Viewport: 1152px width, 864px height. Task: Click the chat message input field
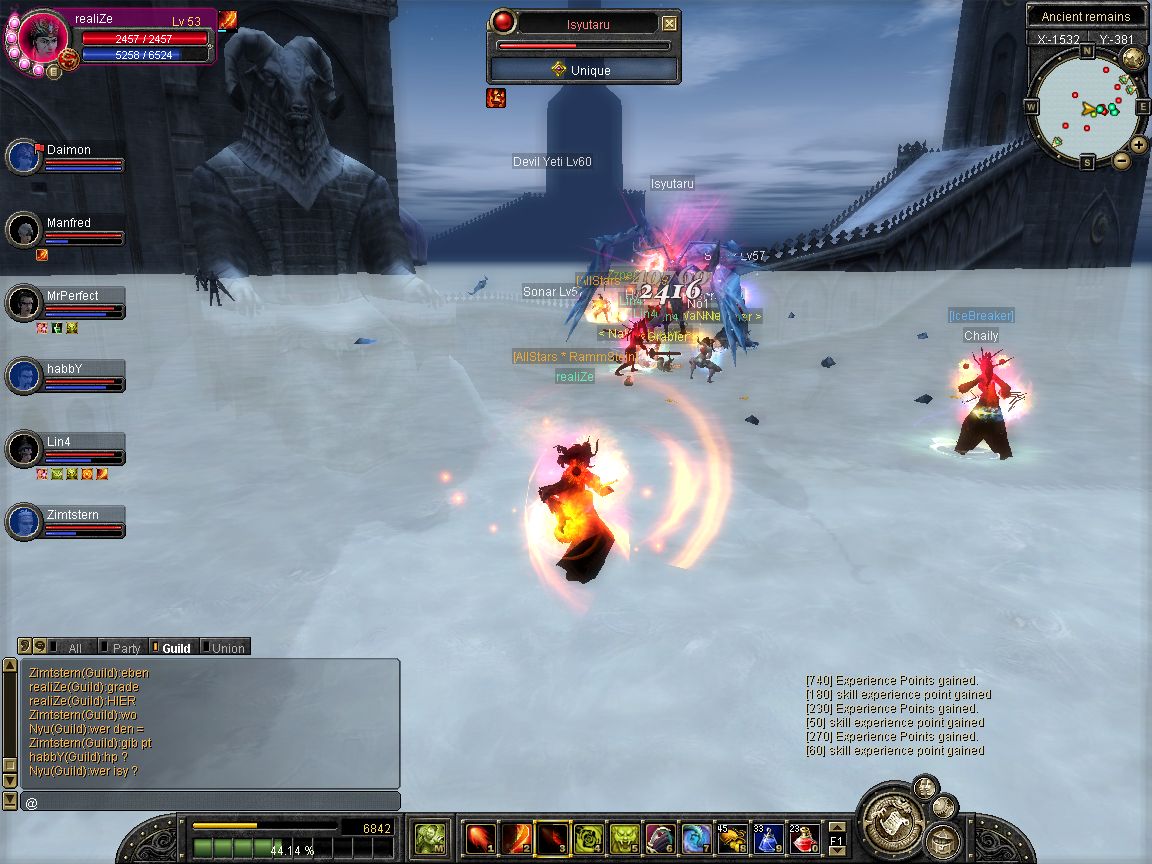(210, 802)
